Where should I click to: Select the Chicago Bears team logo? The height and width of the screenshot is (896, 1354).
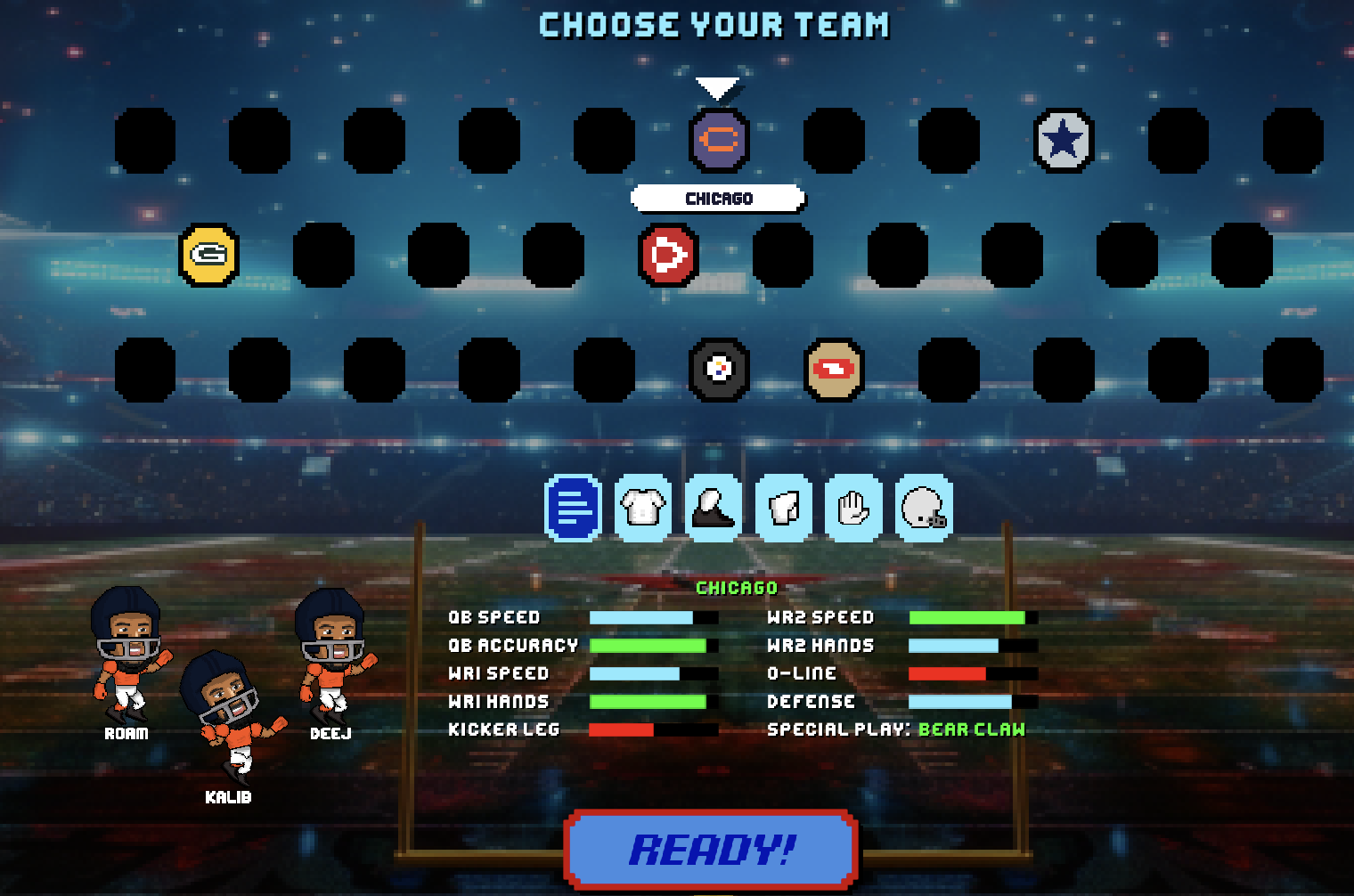point(718,141)
